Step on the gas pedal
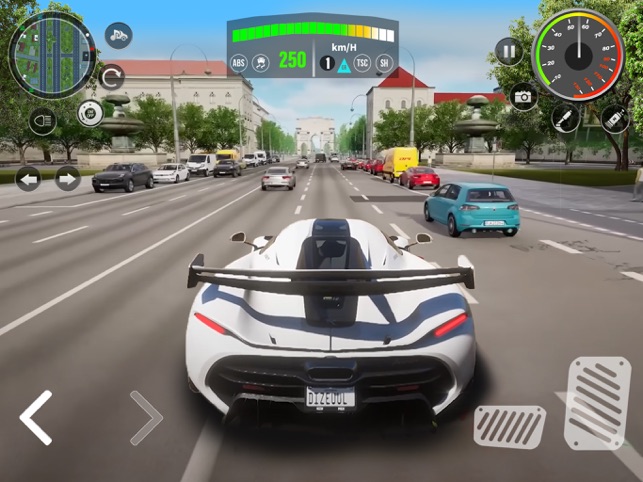 597,403
